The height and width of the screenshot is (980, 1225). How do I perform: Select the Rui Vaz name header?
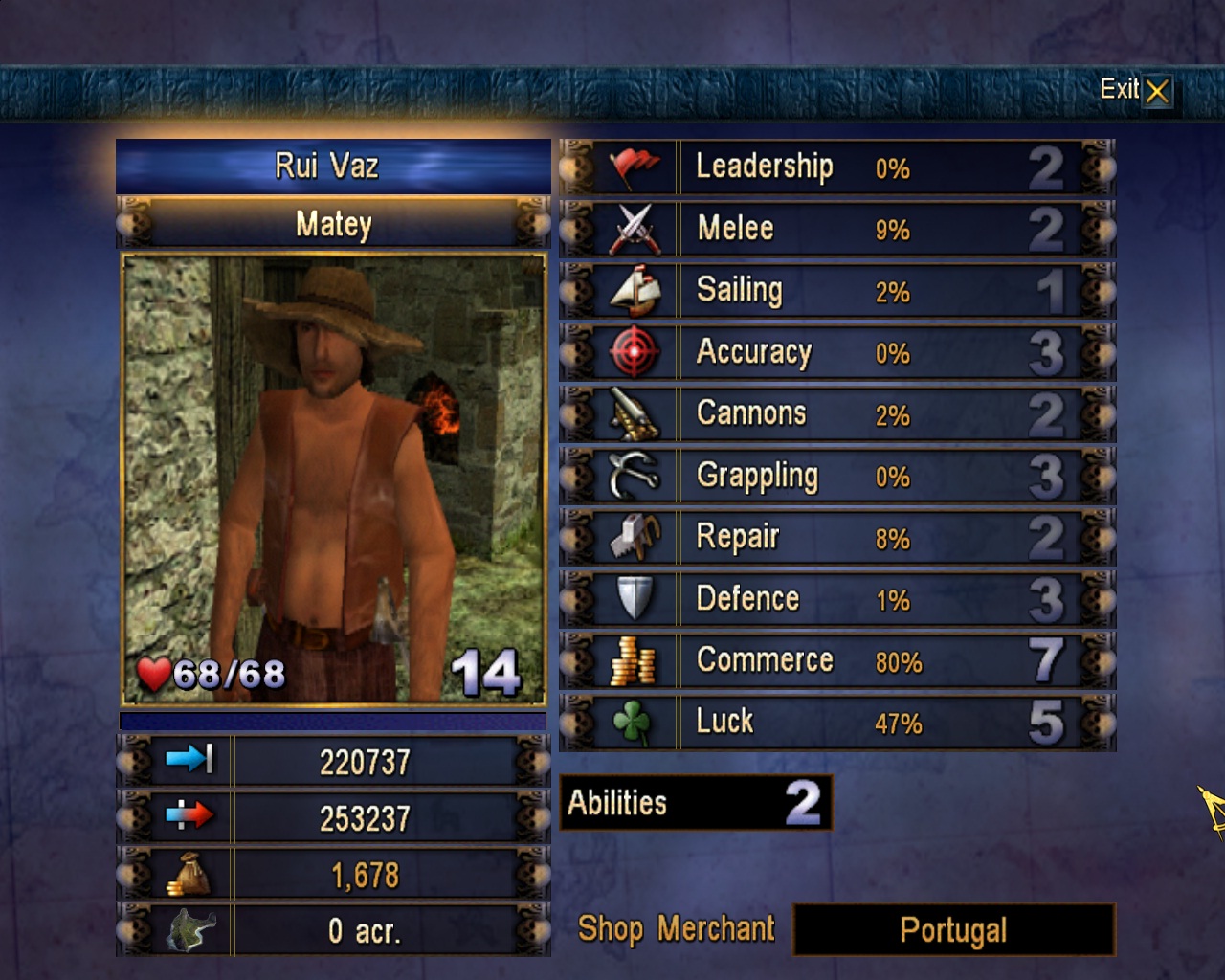[x=333, y=167]
